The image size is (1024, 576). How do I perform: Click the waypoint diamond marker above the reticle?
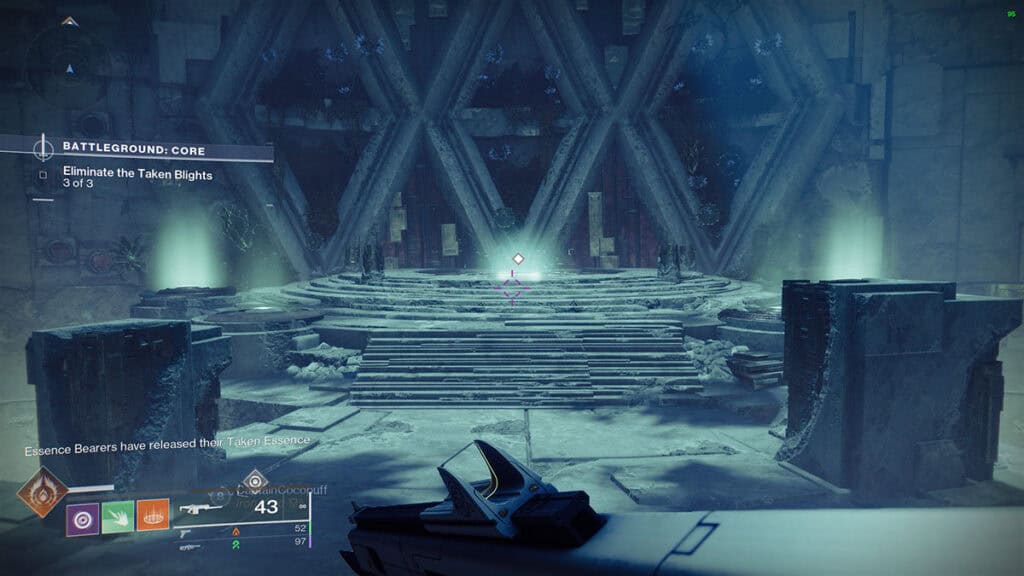(517, 259)
